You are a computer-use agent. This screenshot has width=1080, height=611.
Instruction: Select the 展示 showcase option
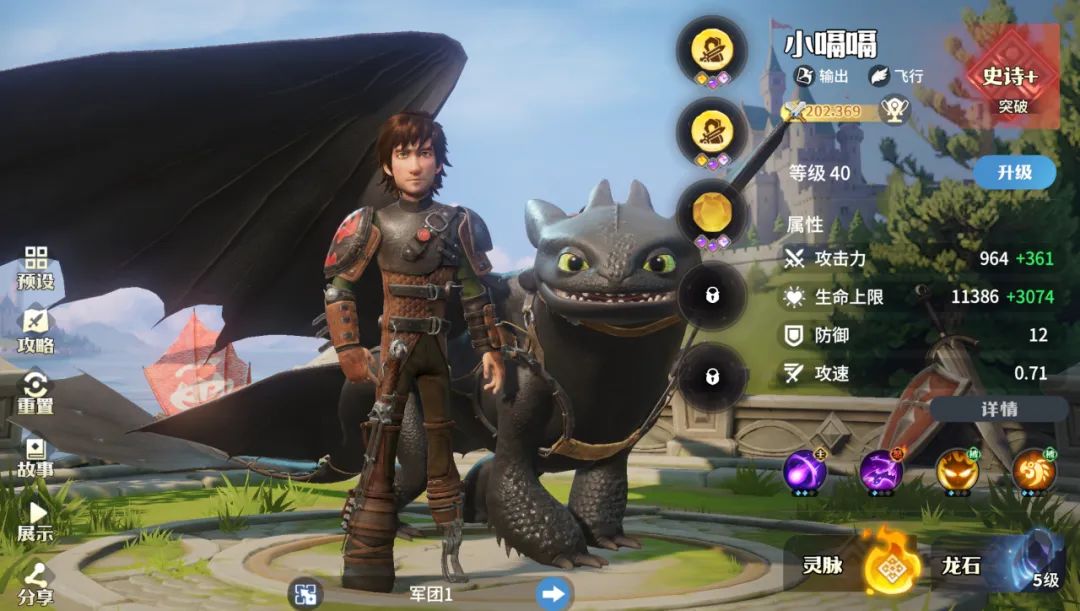(x=36, y=520)
